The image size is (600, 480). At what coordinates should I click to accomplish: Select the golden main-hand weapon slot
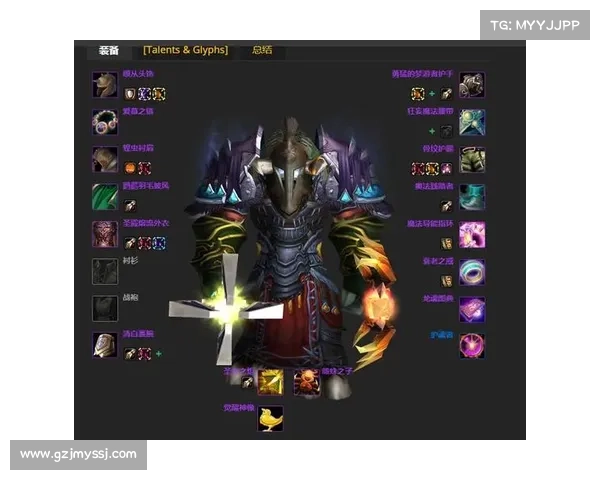point(271,381)
